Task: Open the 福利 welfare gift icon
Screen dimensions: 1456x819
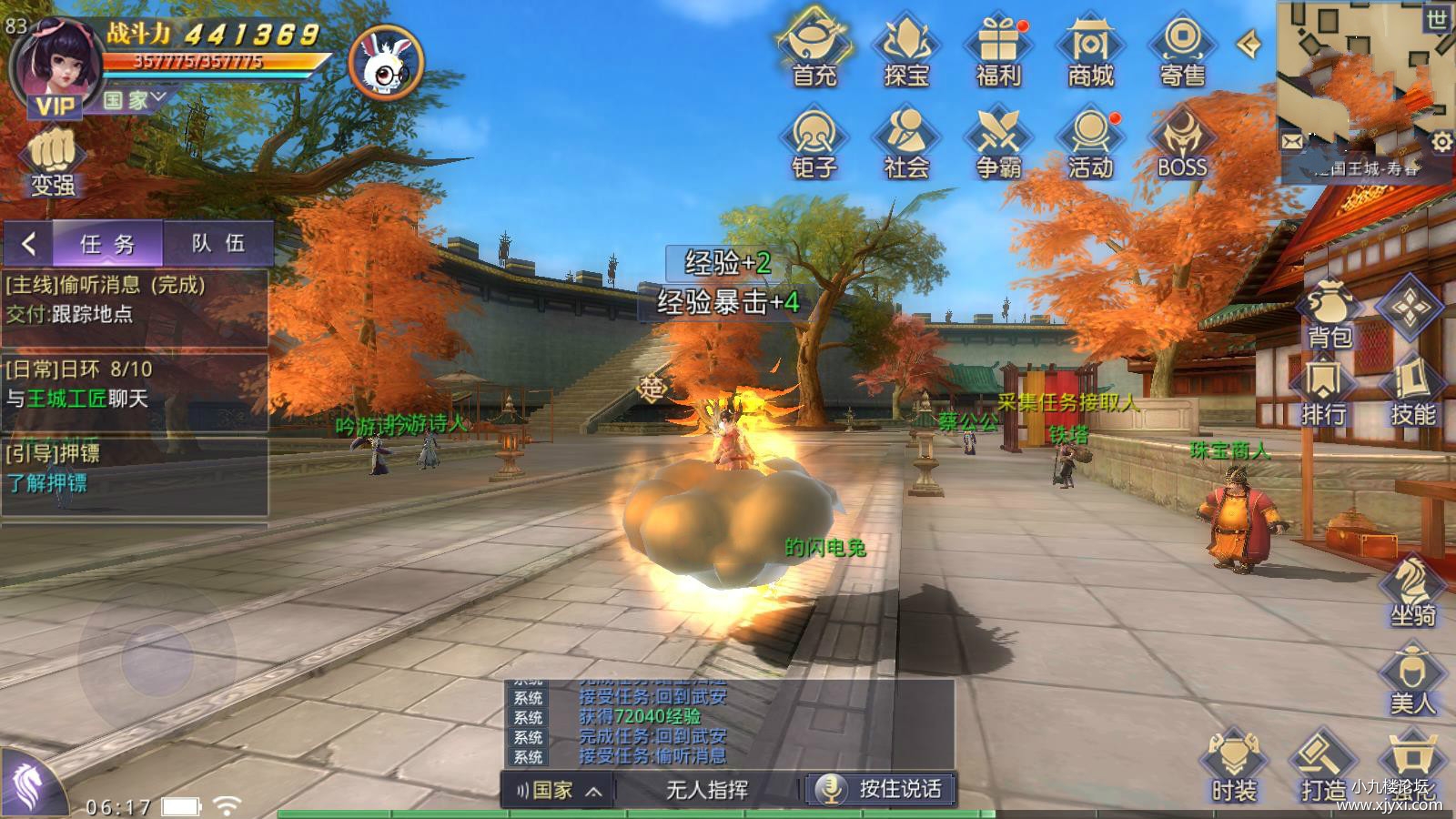Action: [998, 50]
